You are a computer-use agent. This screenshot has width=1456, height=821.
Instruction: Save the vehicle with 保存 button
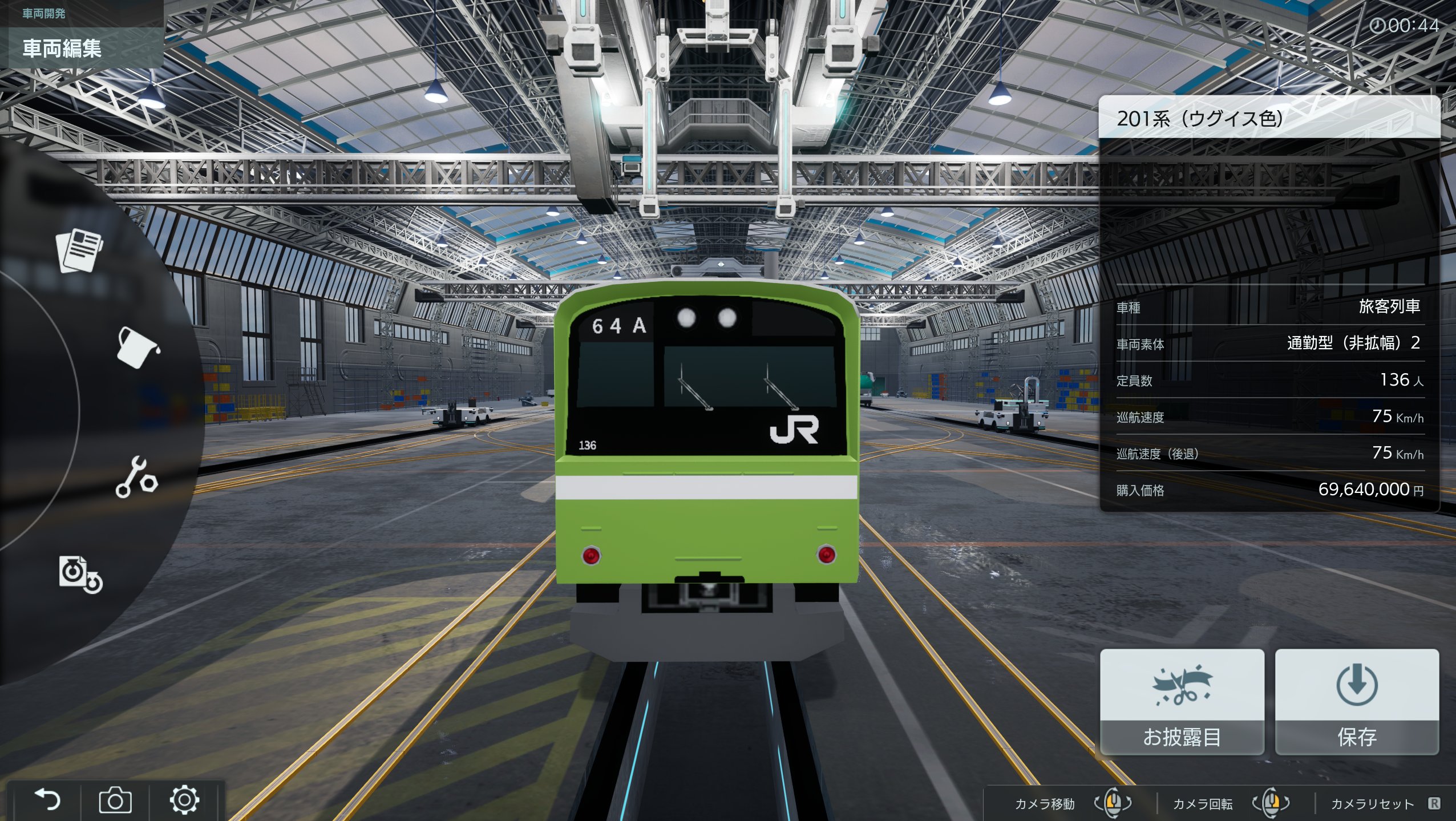(x=1357, y=702)
